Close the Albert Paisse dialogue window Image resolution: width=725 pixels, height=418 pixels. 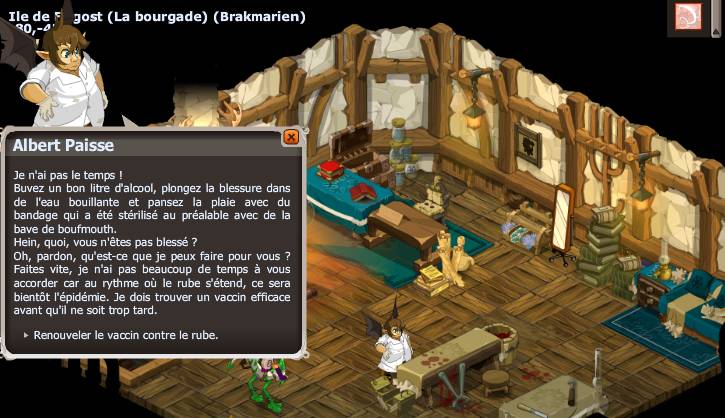291,137
